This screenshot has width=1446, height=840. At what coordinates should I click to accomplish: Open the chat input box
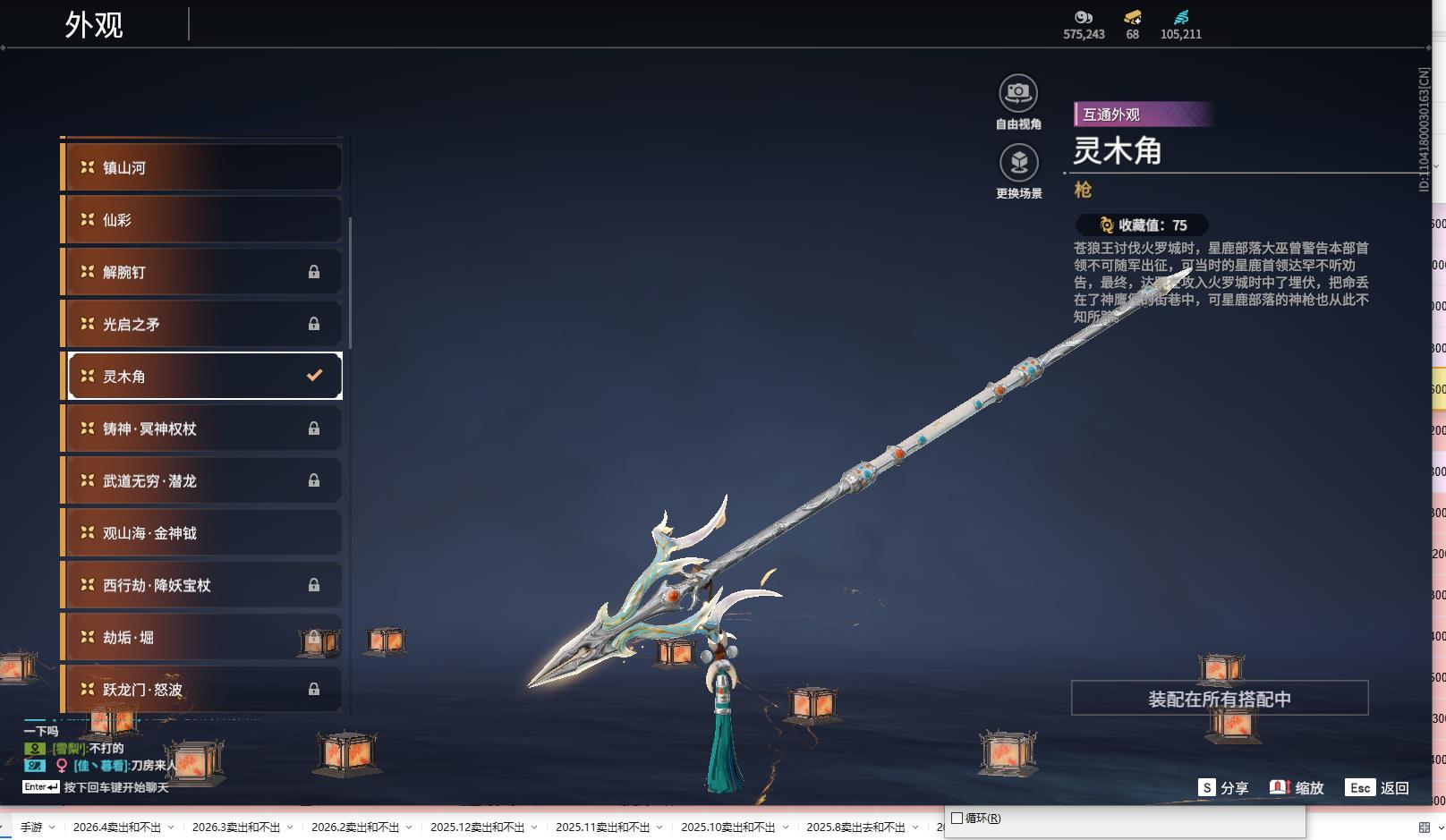point(115,787)
